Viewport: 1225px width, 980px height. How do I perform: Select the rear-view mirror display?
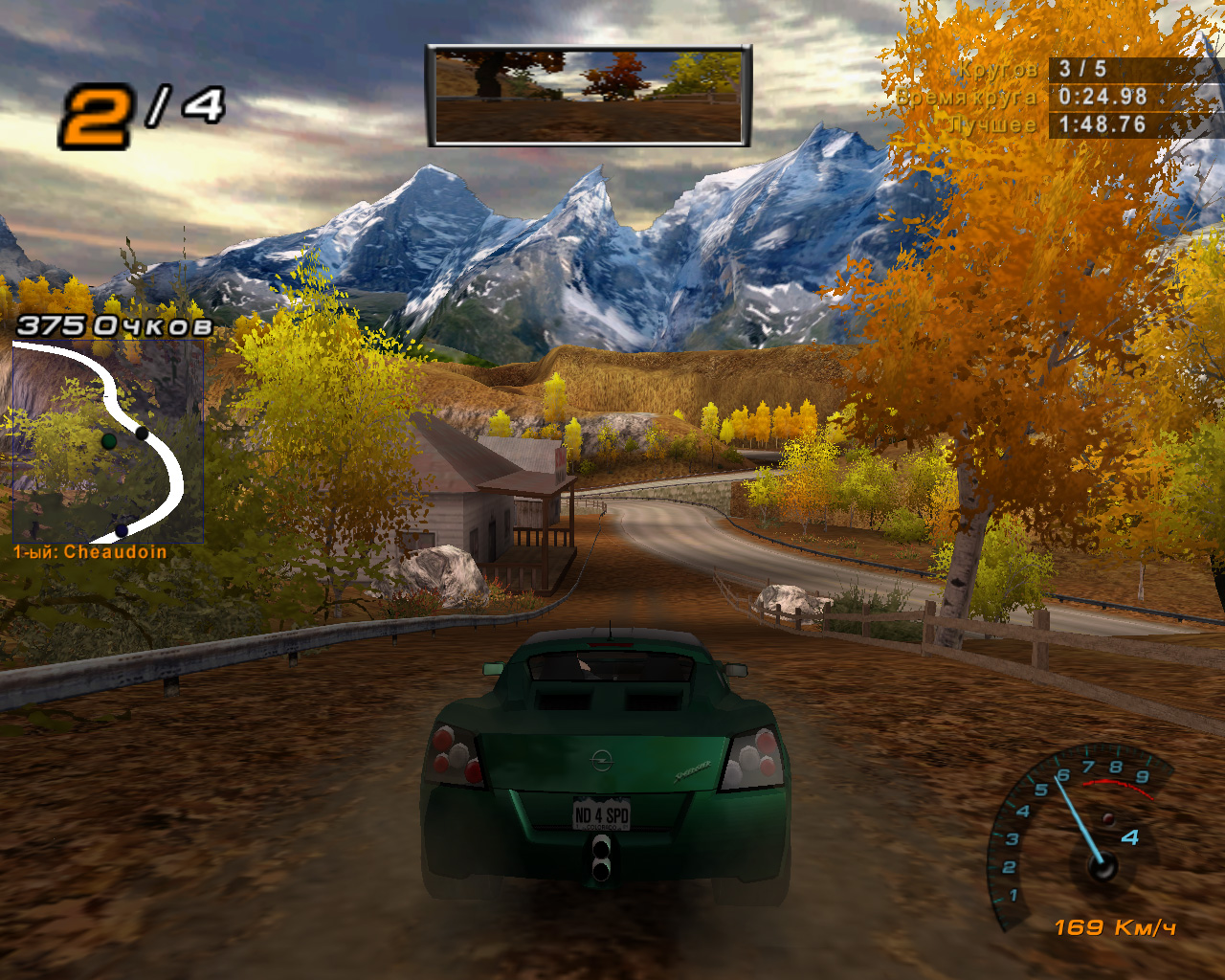588,96
